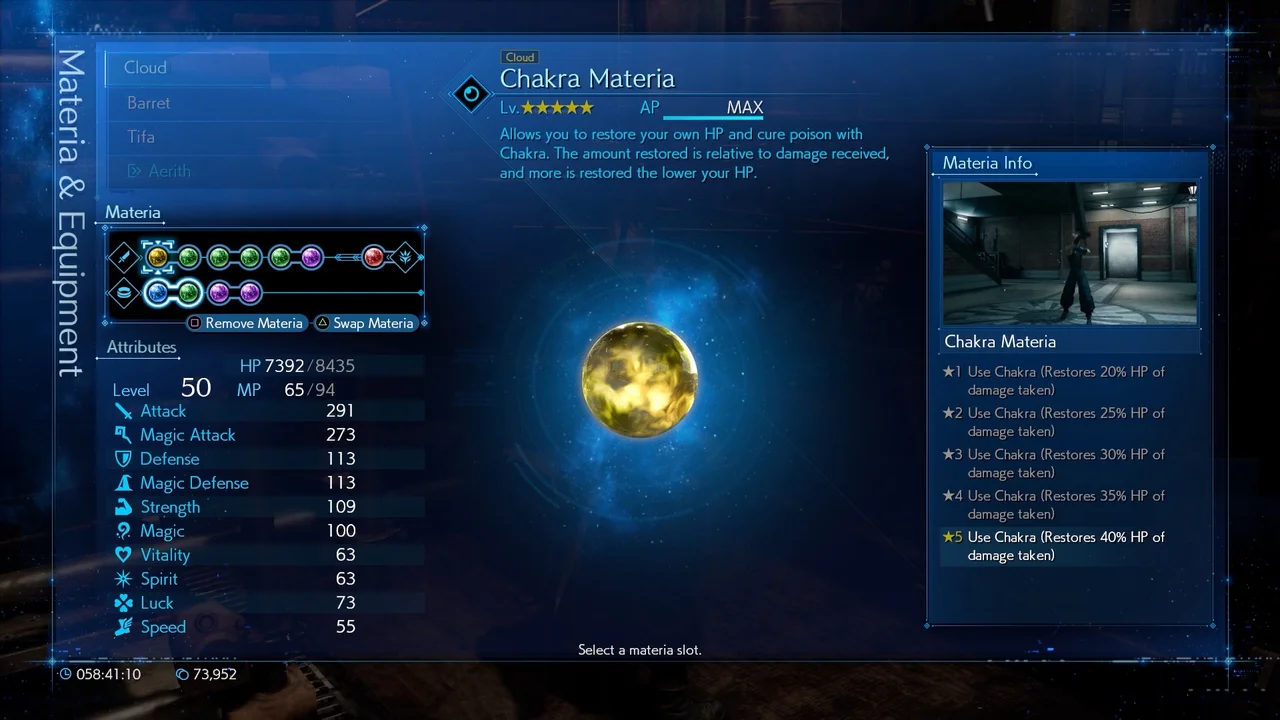Click the summon emblem icon
The width and height of the screenshot is (1280, 720).
pyautogui.click(x=405, y=258)
